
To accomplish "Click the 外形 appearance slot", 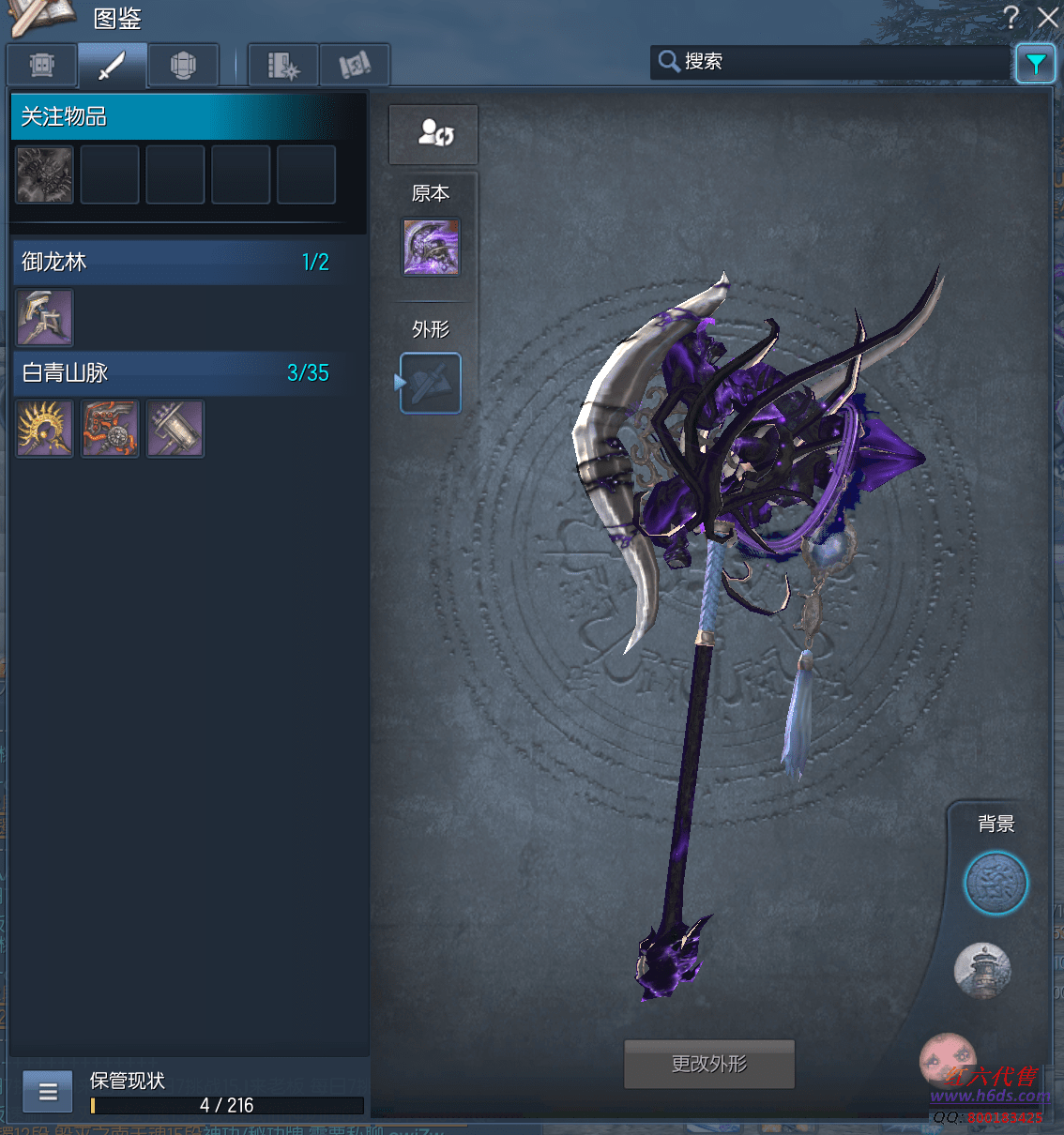I will click(x=432, y=383).
